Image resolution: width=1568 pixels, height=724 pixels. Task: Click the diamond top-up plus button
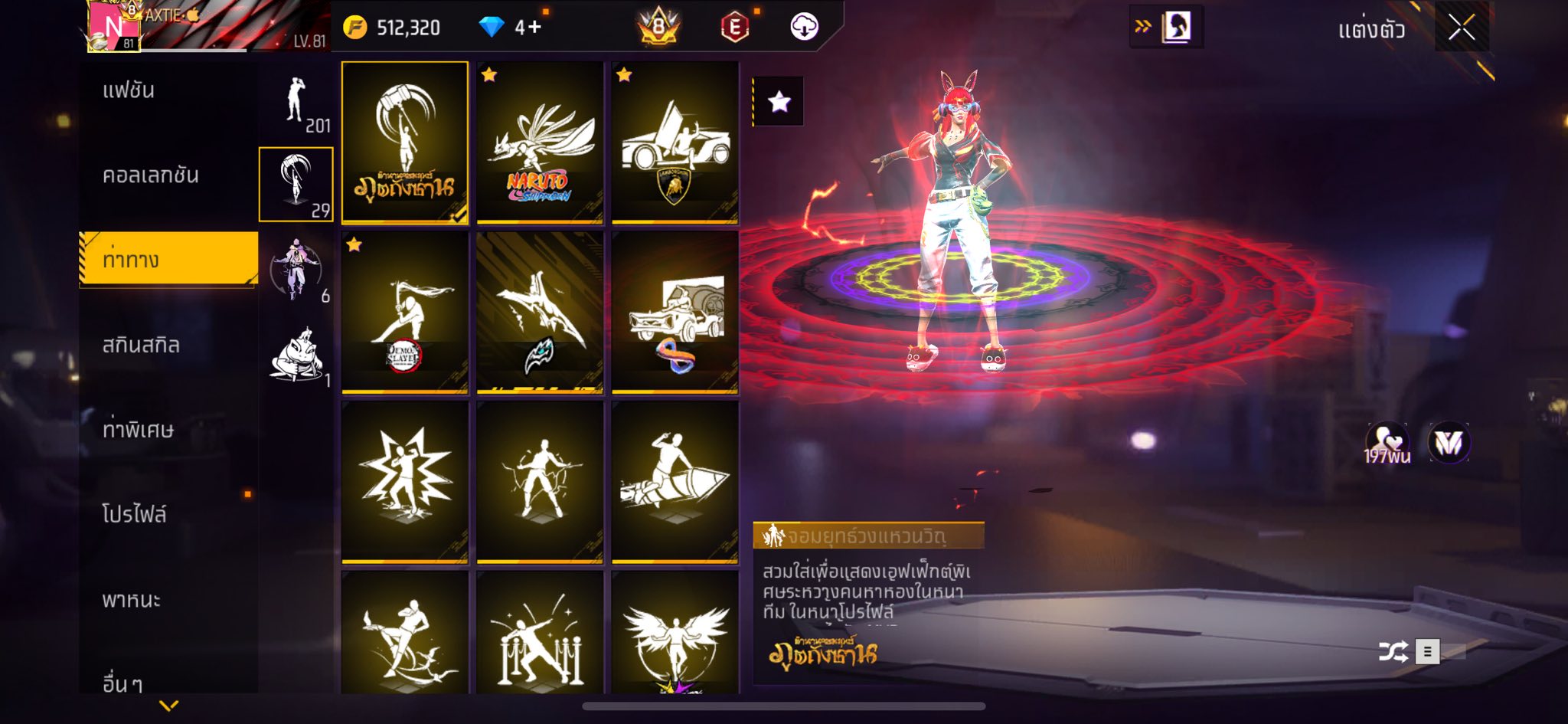tap(529, 28)
